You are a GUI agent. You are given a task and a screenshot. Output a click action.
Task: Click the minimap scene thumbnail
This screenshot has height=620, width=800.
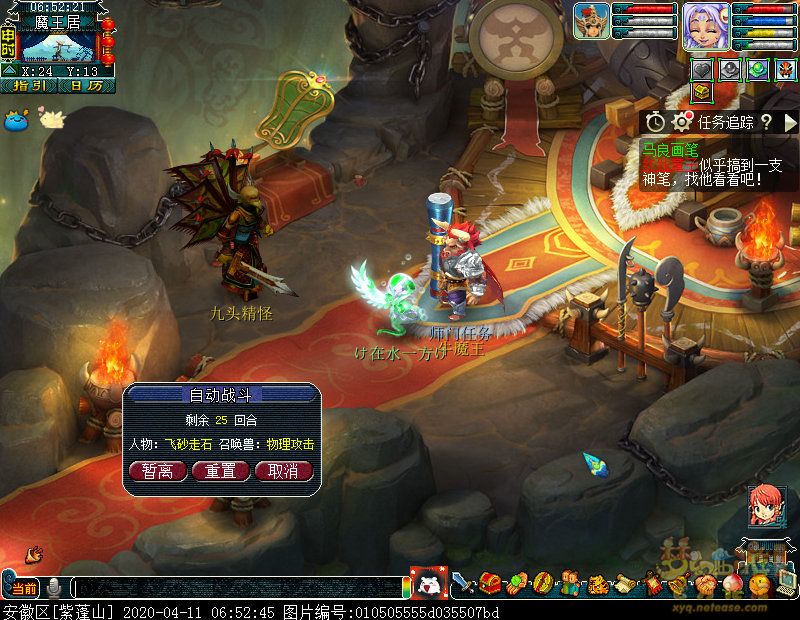59,46
